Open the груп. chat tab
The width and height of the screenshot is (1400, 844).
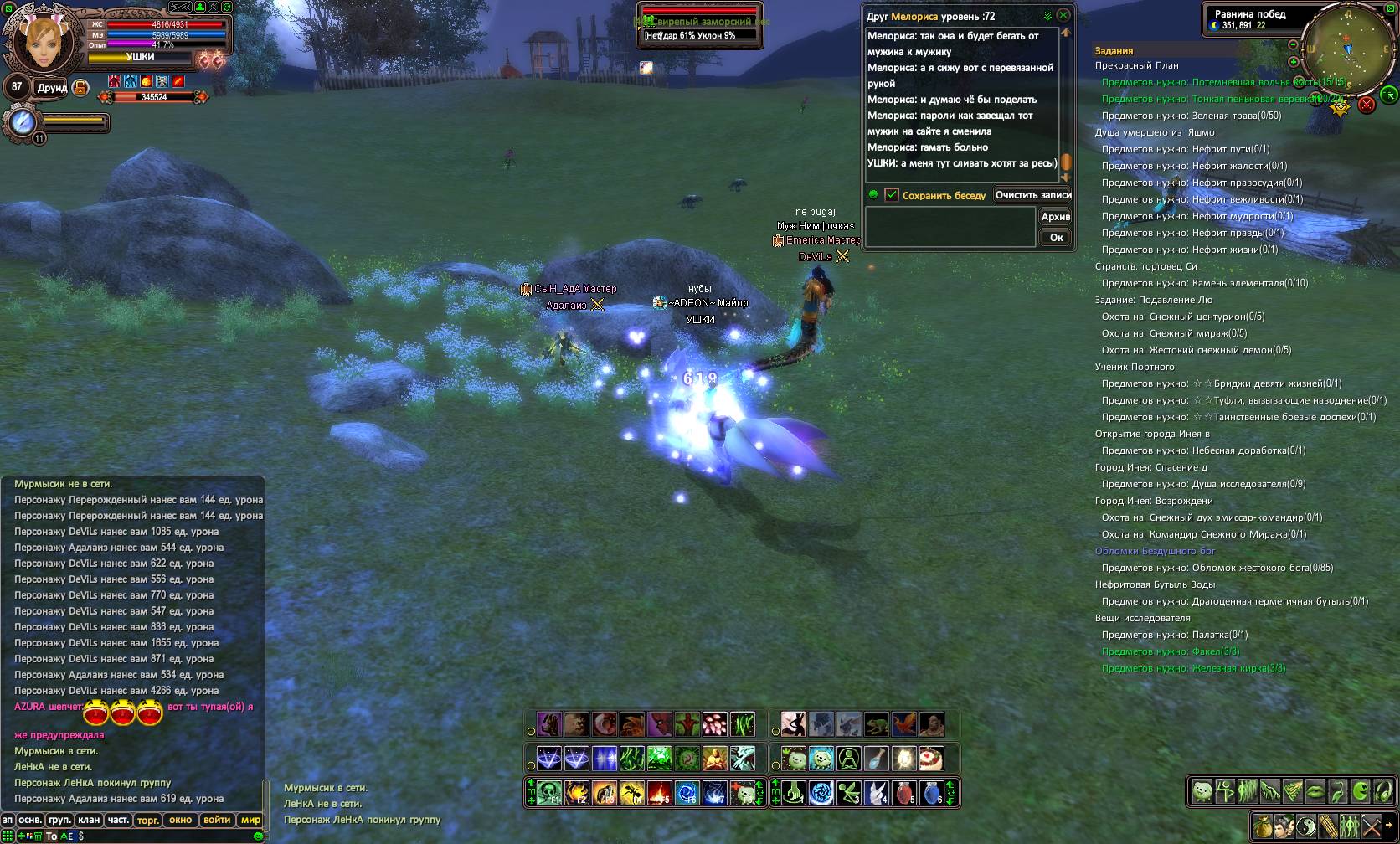point(59,820)
